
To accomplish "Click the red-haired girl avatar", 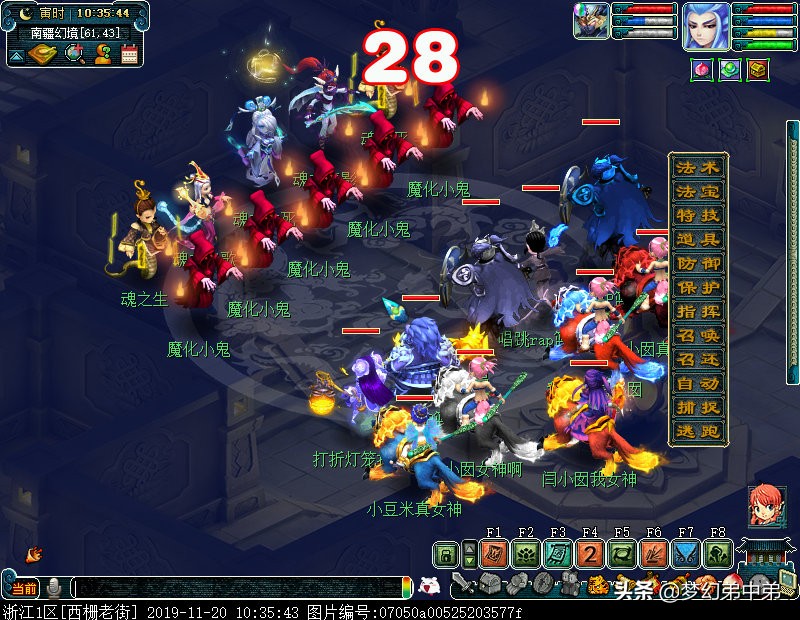I will [x=767, y=507].
